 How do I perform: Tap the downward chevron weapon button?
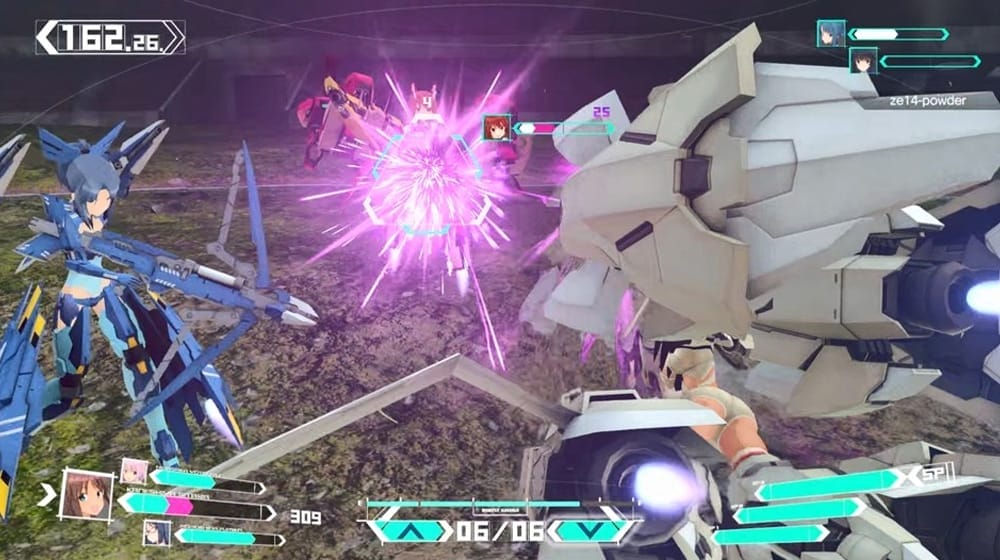click(590, 531)
